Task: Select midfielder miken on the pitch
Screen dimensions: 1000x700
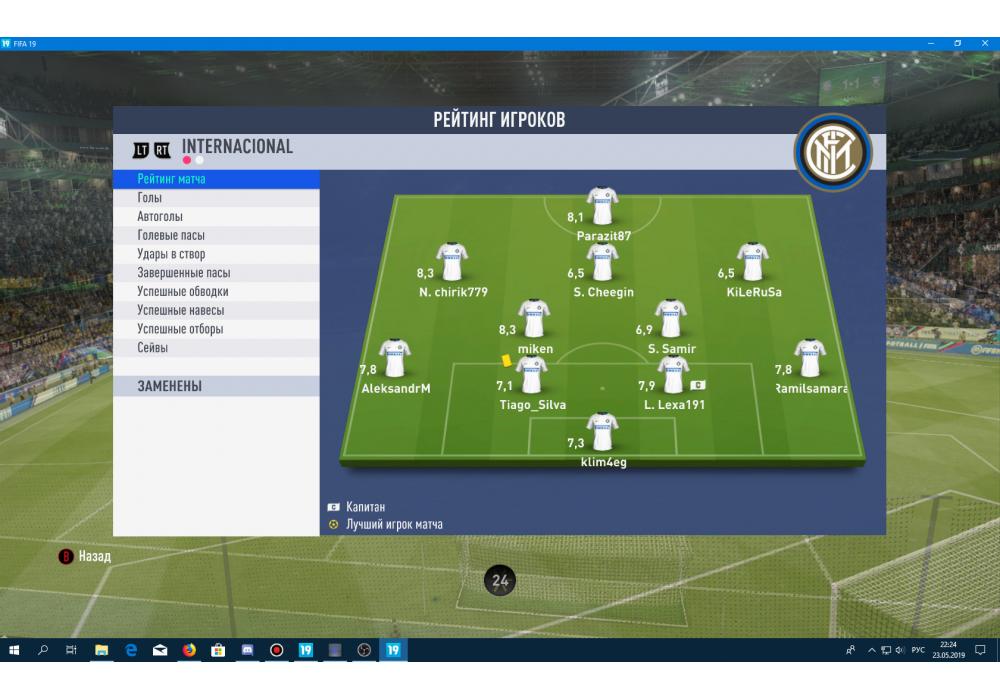Action: pyautogui.click(x=534, y=319)
